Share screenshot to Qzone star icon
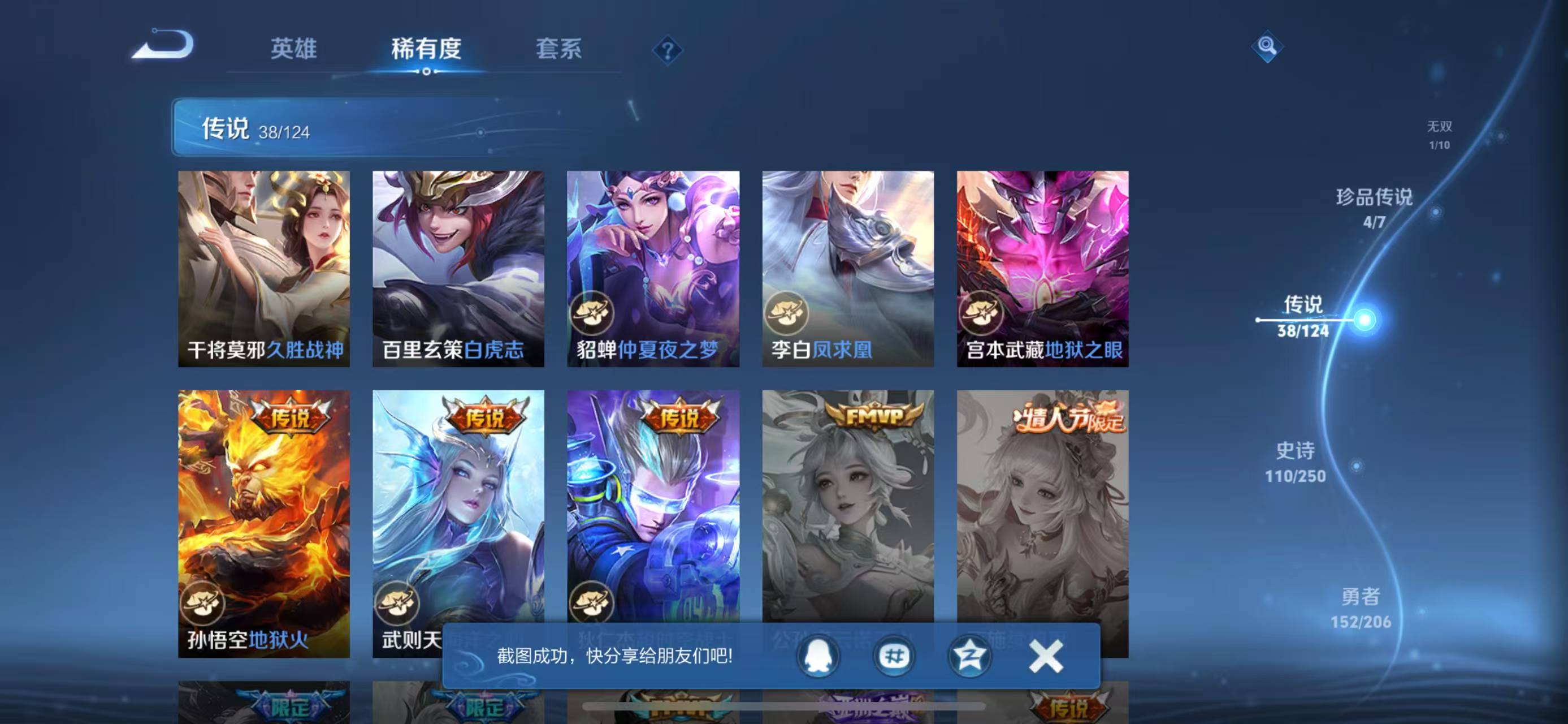The width and height of the screenshot is (1568, 724). point(969,657)
